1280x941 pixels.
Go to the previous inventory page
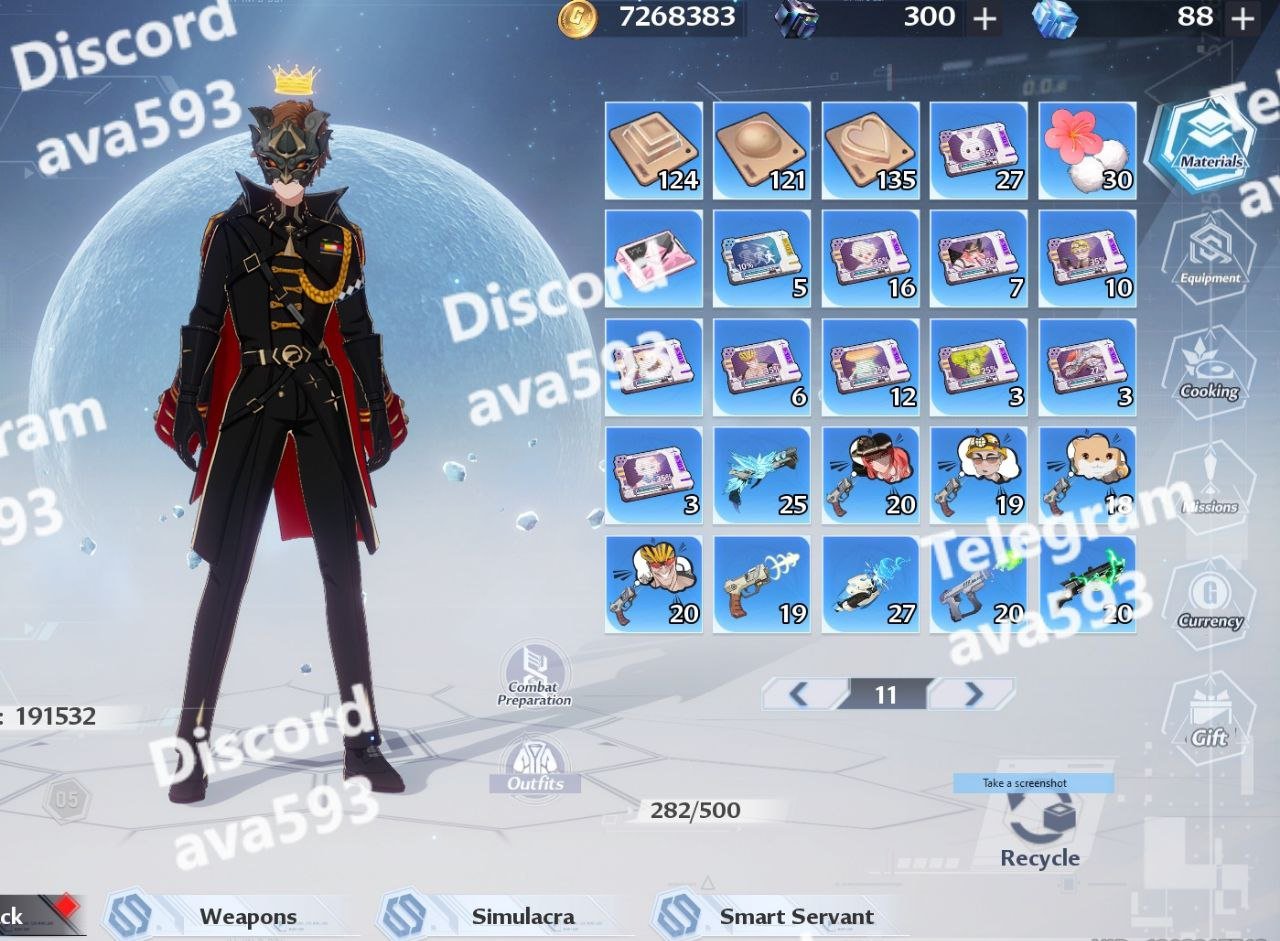(799, 694)
